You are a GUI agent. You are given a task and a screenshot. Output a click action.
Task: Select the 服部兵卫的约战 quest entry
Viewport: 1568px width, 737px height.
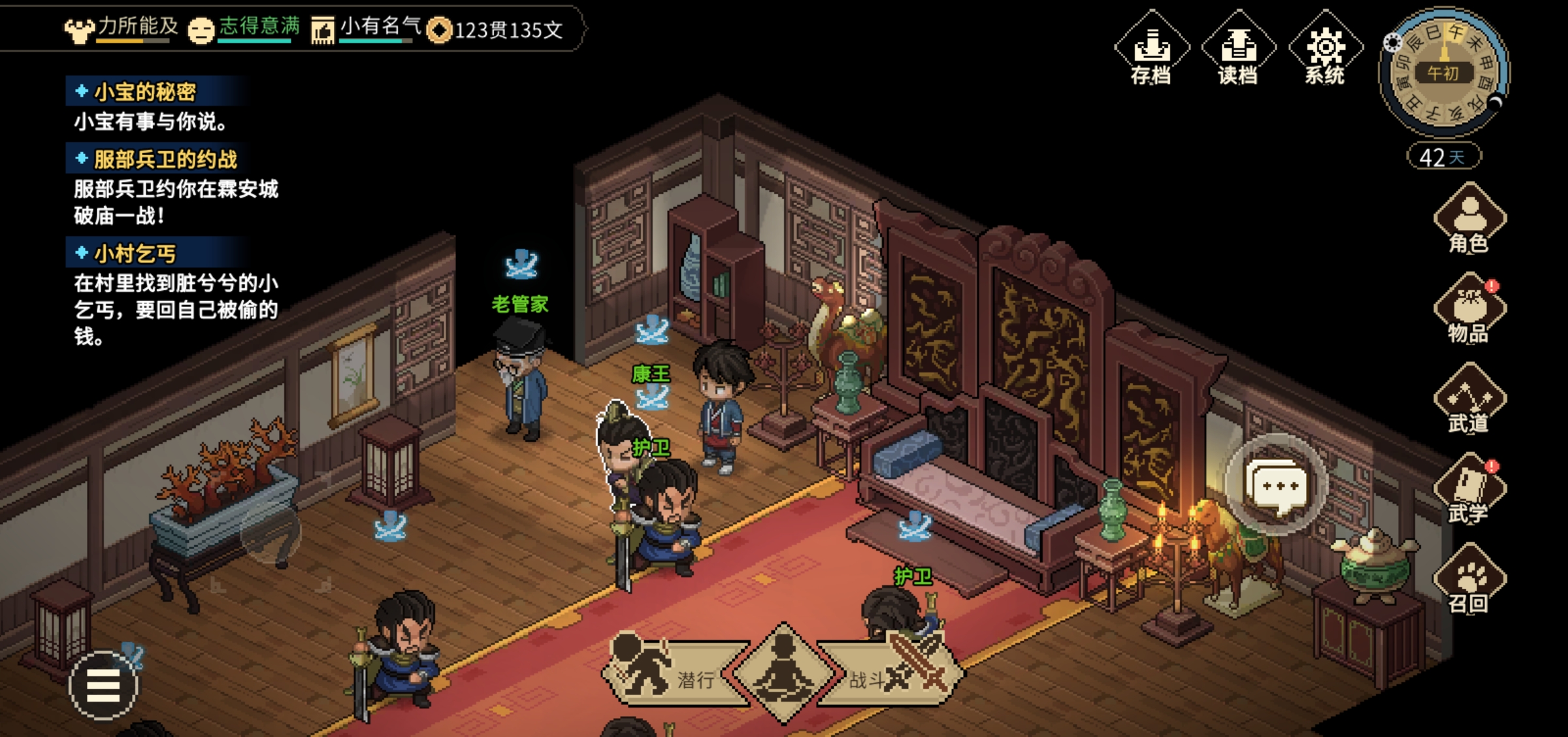tap(165, 159)
